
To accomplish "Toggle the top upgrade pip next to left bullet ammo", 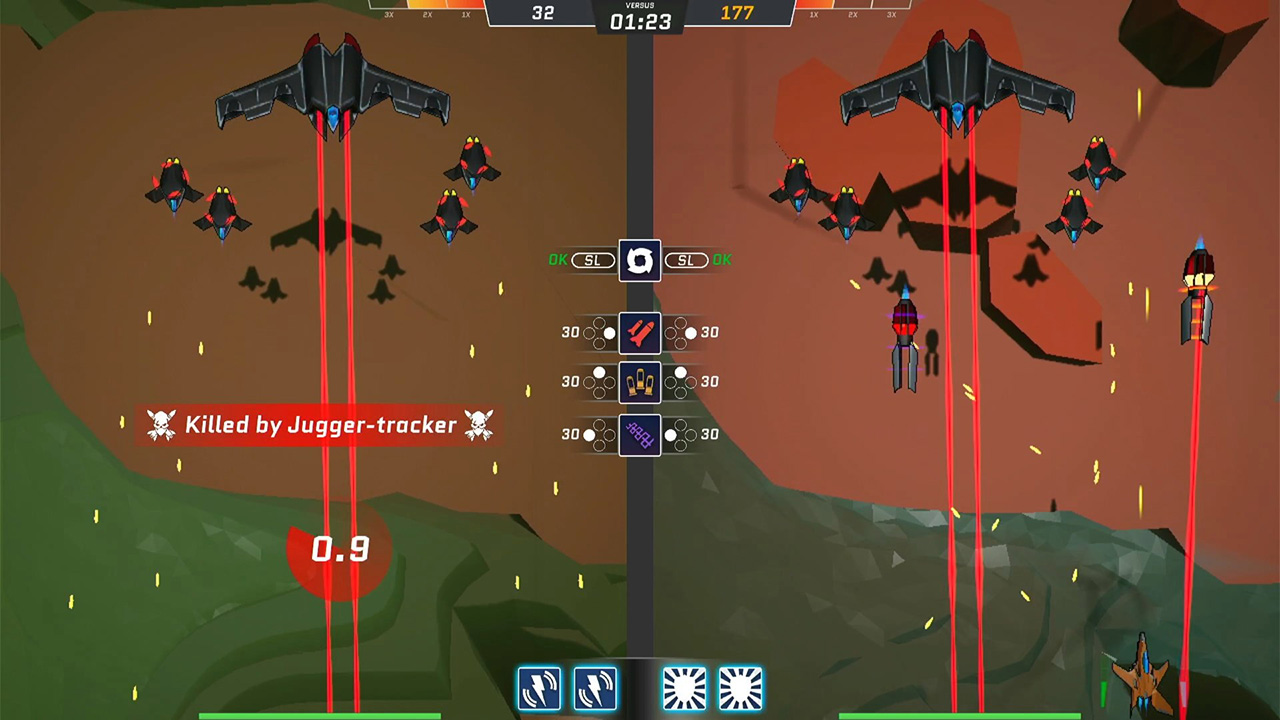I will tap(601, 372).
